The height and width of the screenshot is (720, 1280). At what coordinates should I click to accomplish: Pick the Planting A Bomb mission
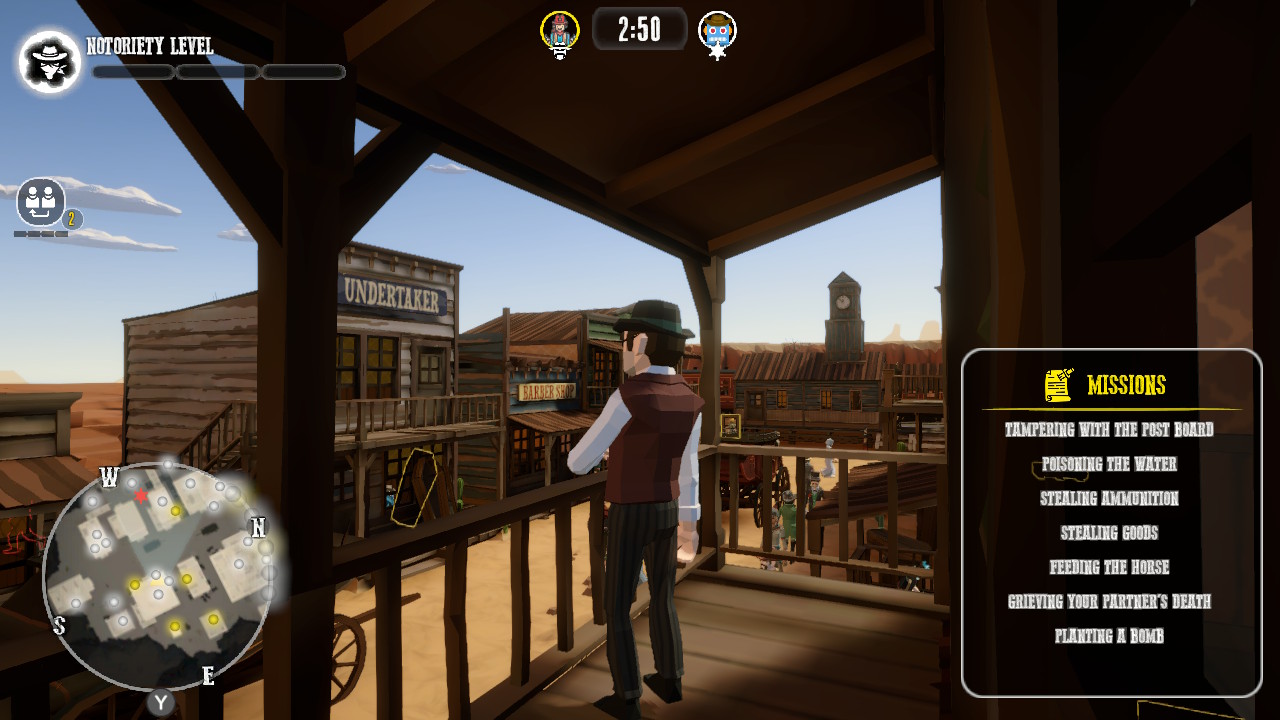click(x=1108, y=636)
